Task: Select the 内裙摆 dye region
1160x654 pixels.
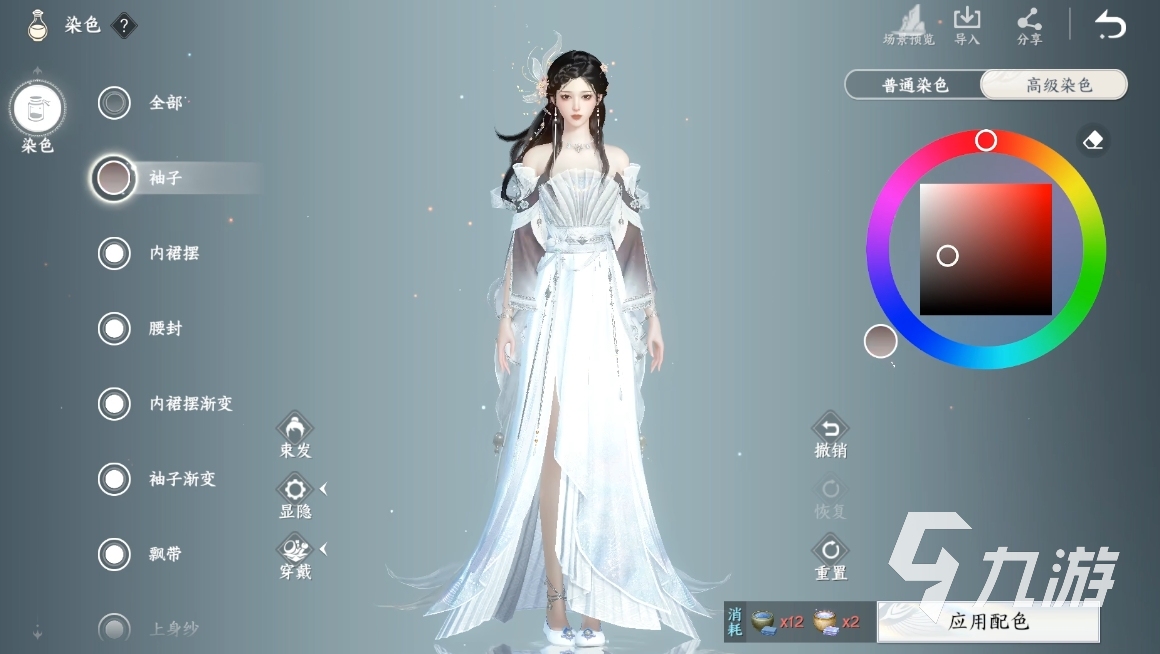Action: coord(115,253)
